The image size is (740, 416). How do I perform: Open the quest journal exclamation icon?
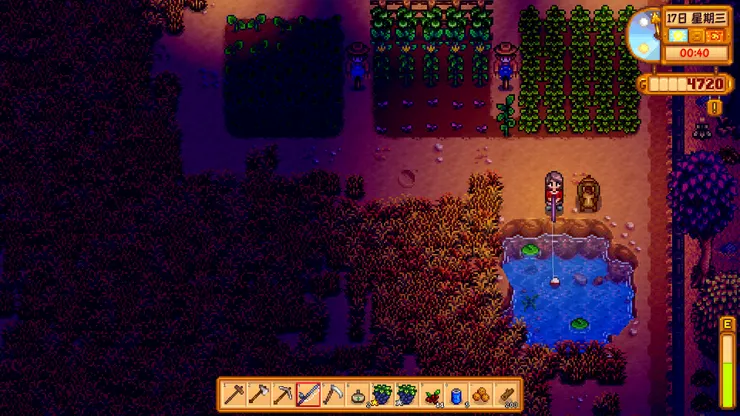(x=714, y=107)
